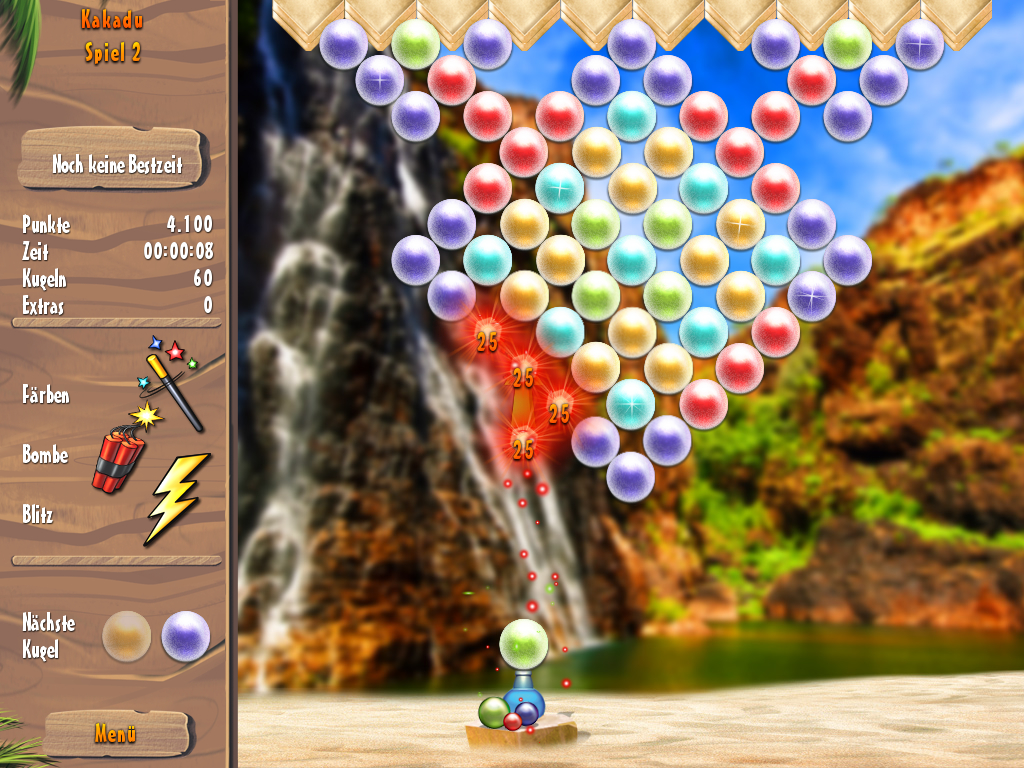
Task: Select the purple Nächste Kugel ball
Action: coord(186,636)
